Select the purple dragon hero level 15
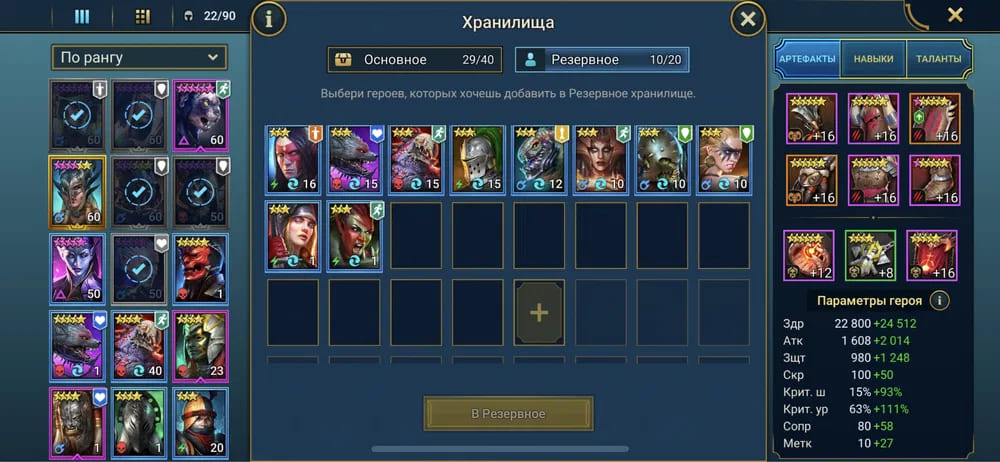Image resolution: width=1000 pixels, height=462 pixels. pos(355,158)
